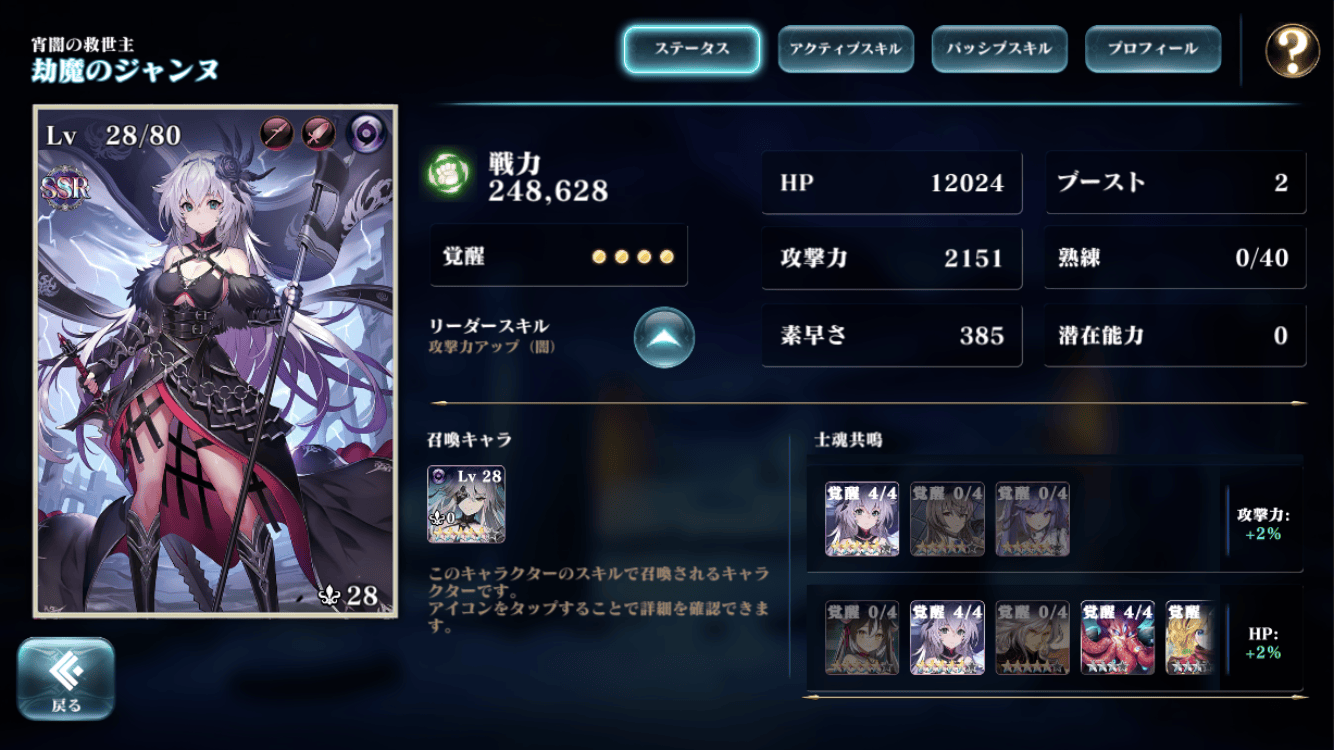
Task: Show the パッシブスキル tab
Action: tap(999, 49)
